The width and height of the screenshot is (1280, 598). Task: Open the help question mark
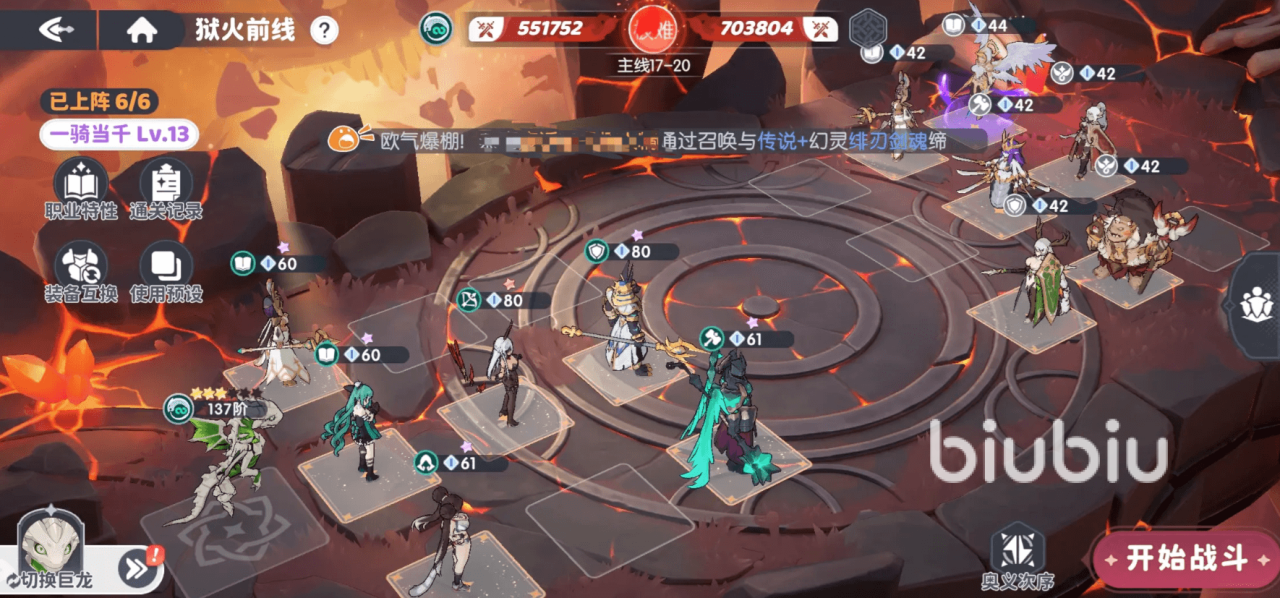[324, 31]
